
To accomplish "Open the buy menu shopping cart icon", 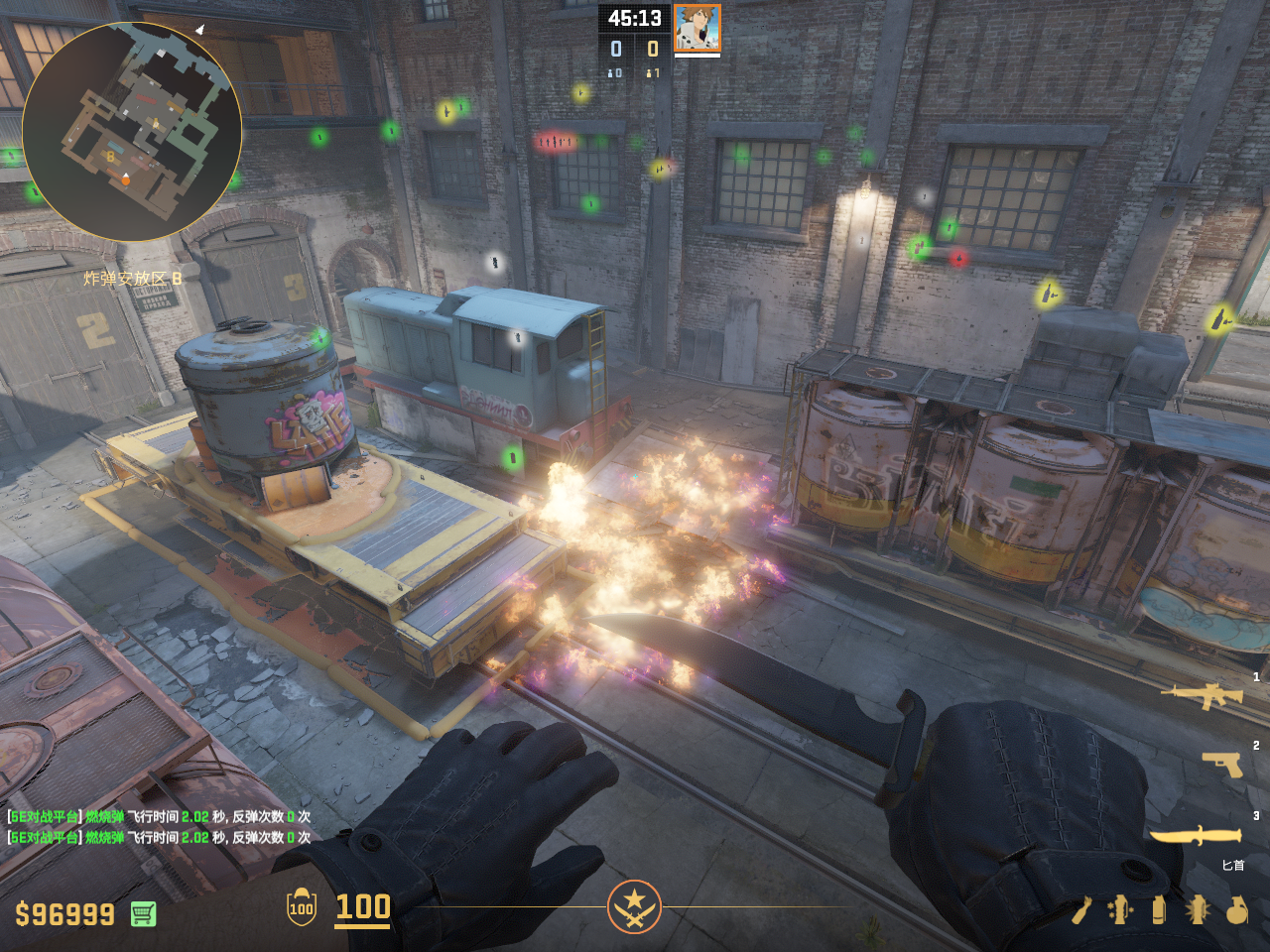I will 143,913.
